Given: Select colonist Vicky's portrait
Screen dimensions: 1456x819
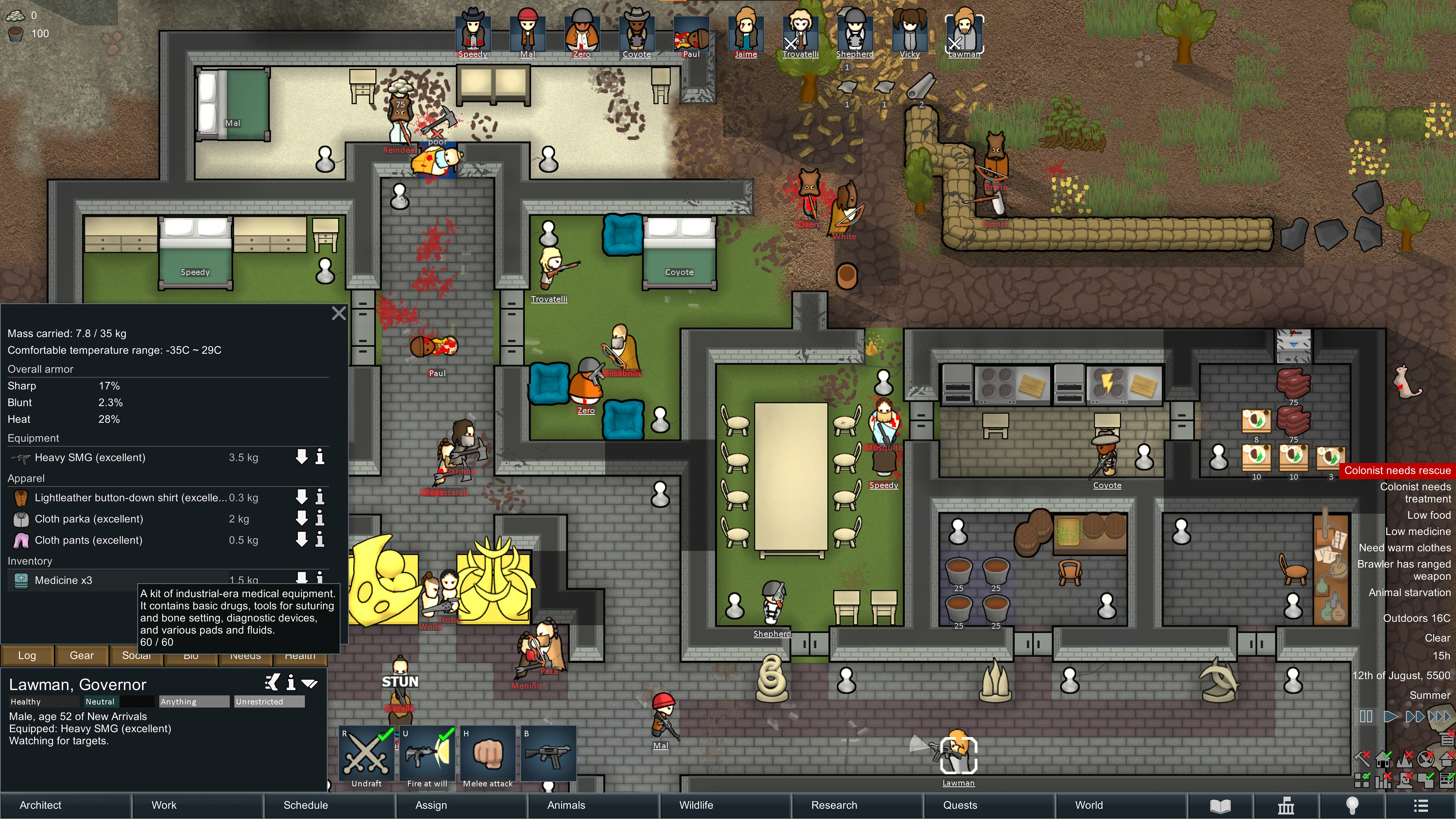Looking at the screenshot, I should [x=910, y=33].
